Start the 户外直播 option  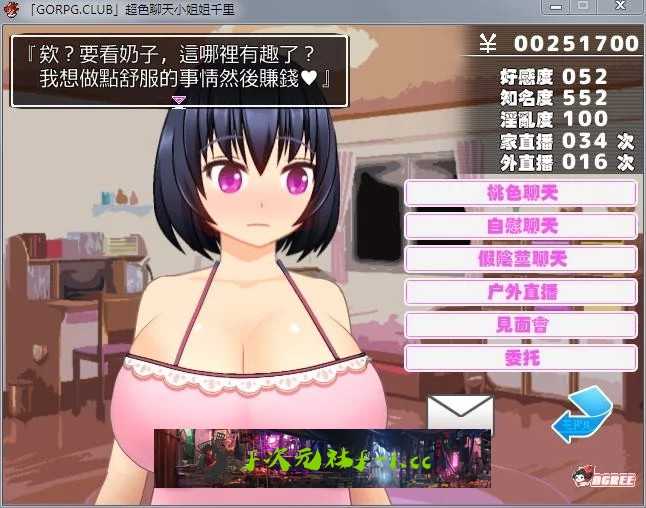point(521,292)
